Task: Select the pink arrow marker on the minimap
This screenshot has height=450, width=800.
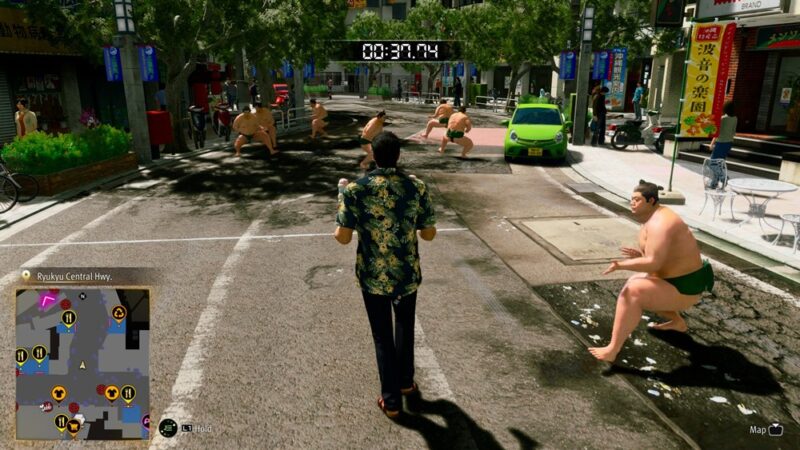Action: [x=47, y=299]
